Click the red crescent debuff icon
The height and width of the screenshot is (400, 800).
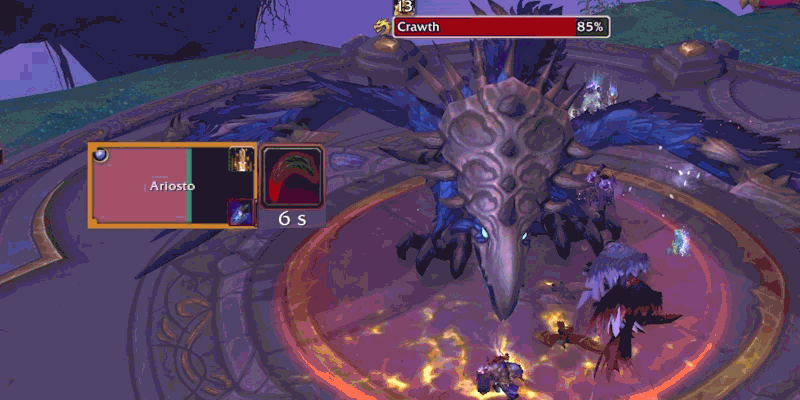[x=292, y=176]
